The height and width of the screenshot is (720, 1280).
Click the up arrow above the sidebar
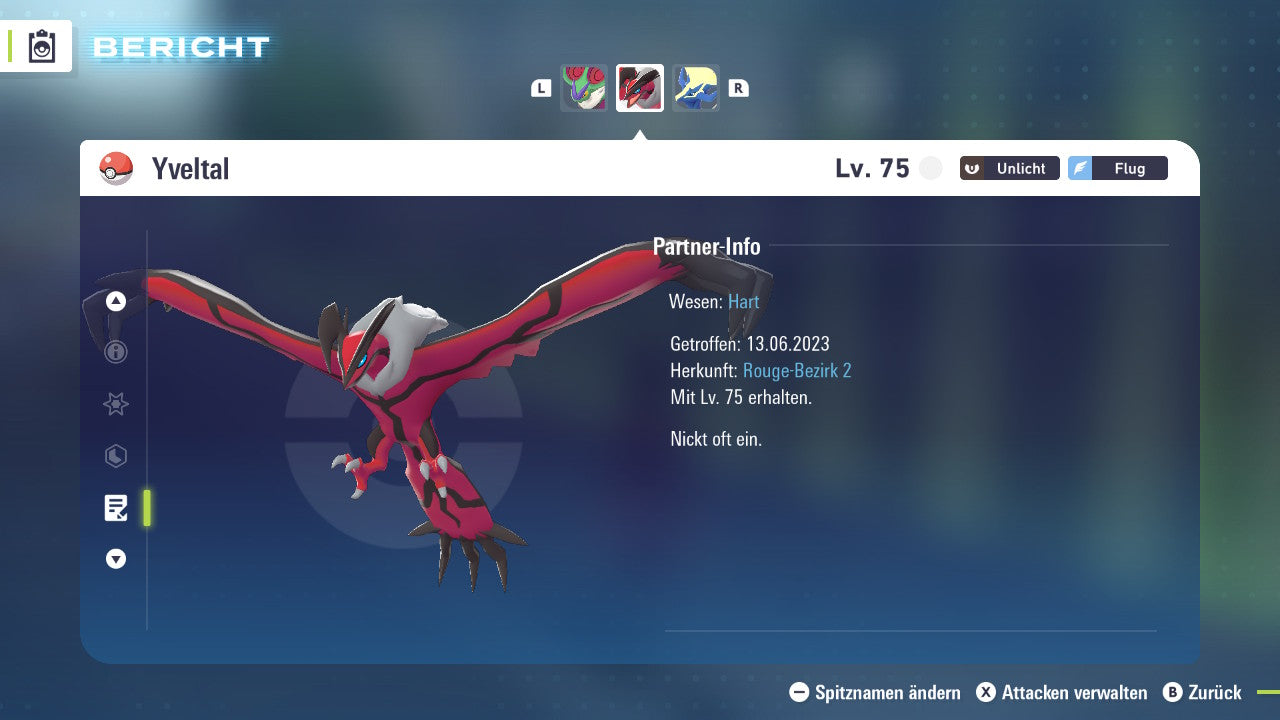[x=115, y=301]
